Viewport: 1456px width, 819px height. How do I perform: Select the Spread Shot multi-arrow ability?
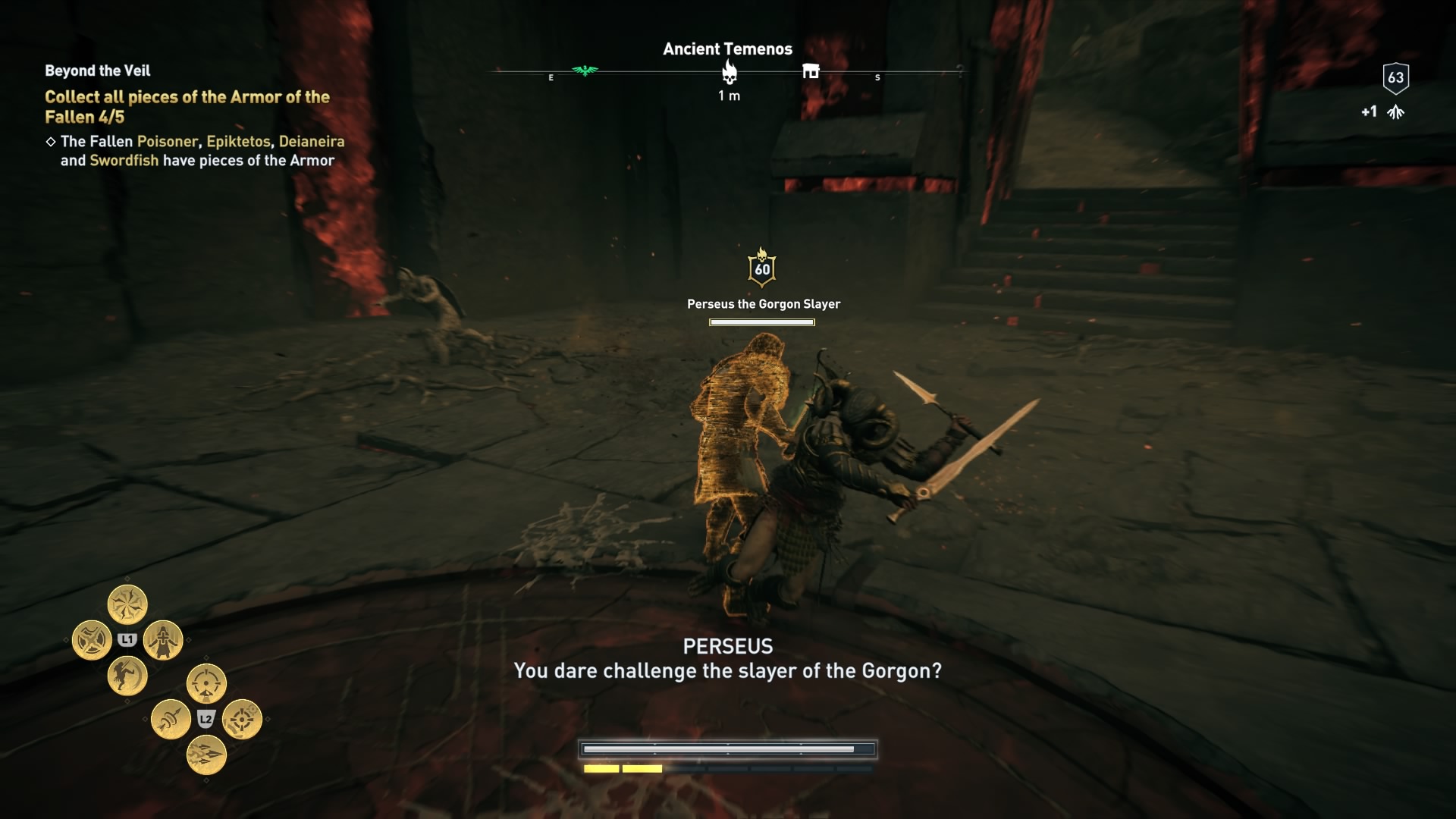point(206,755)
